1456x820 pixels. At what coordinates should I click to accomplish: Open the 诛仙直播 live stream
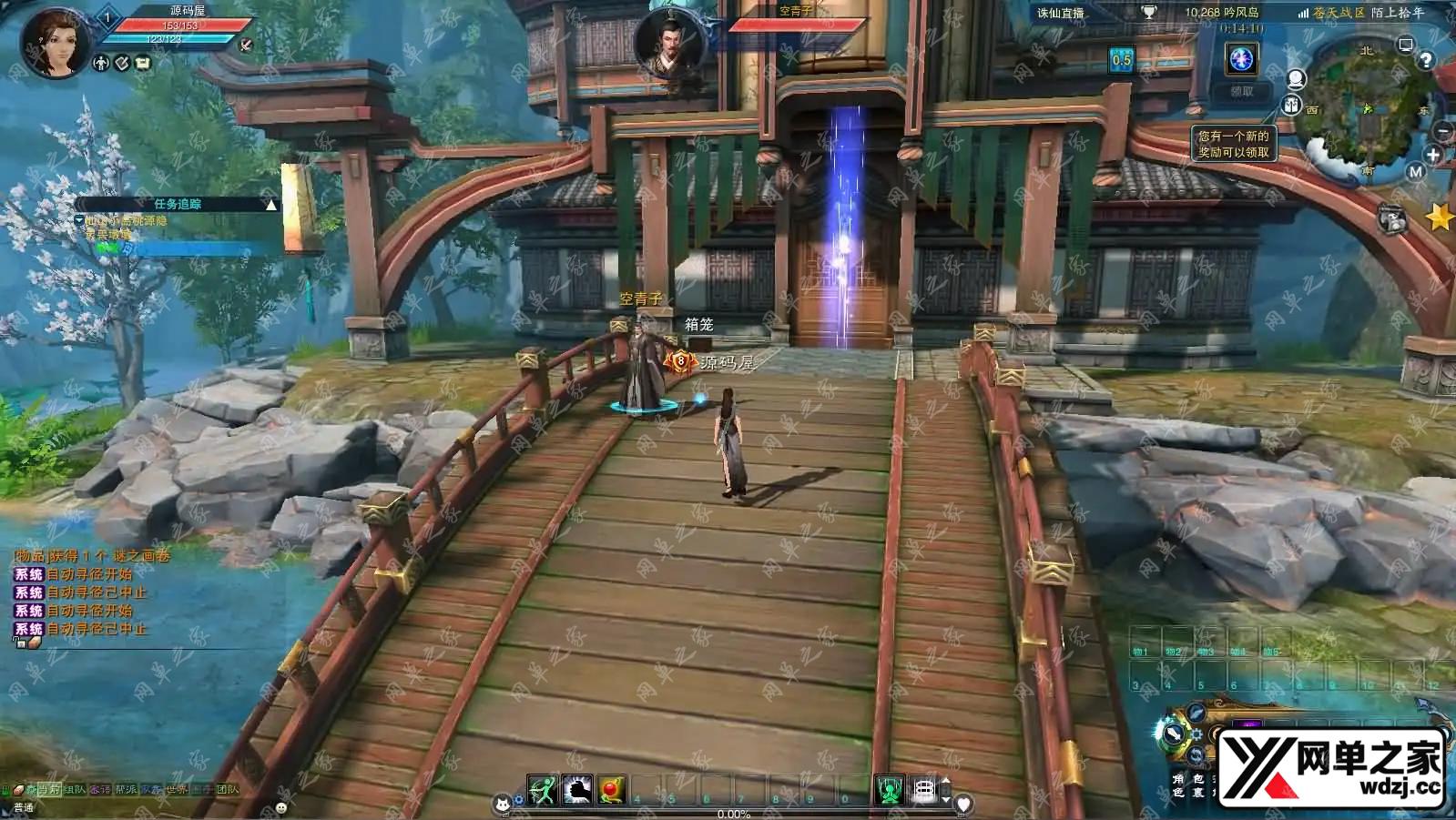click(1061, 13)
